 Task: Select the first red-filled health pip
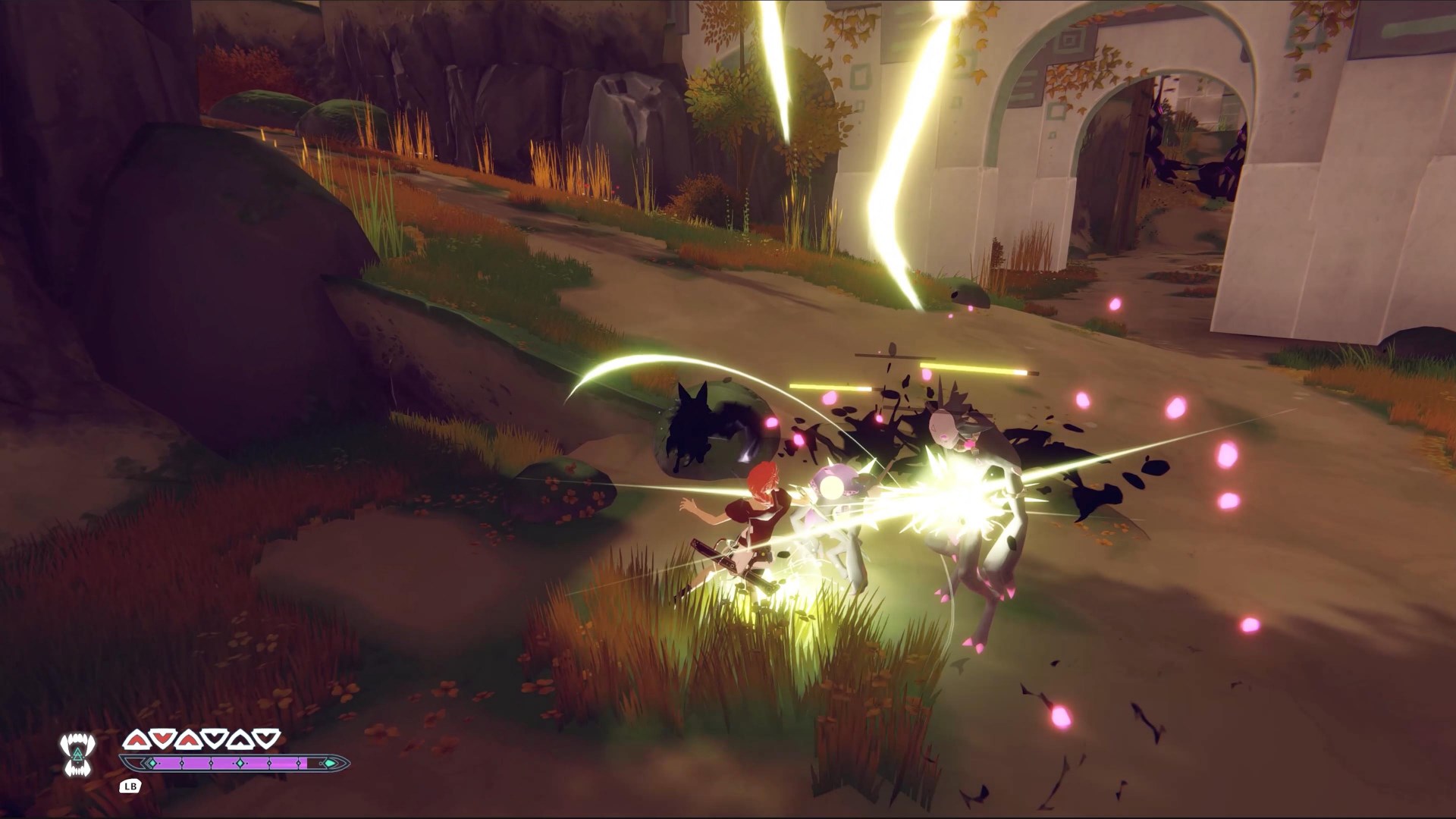click(136, 739)
